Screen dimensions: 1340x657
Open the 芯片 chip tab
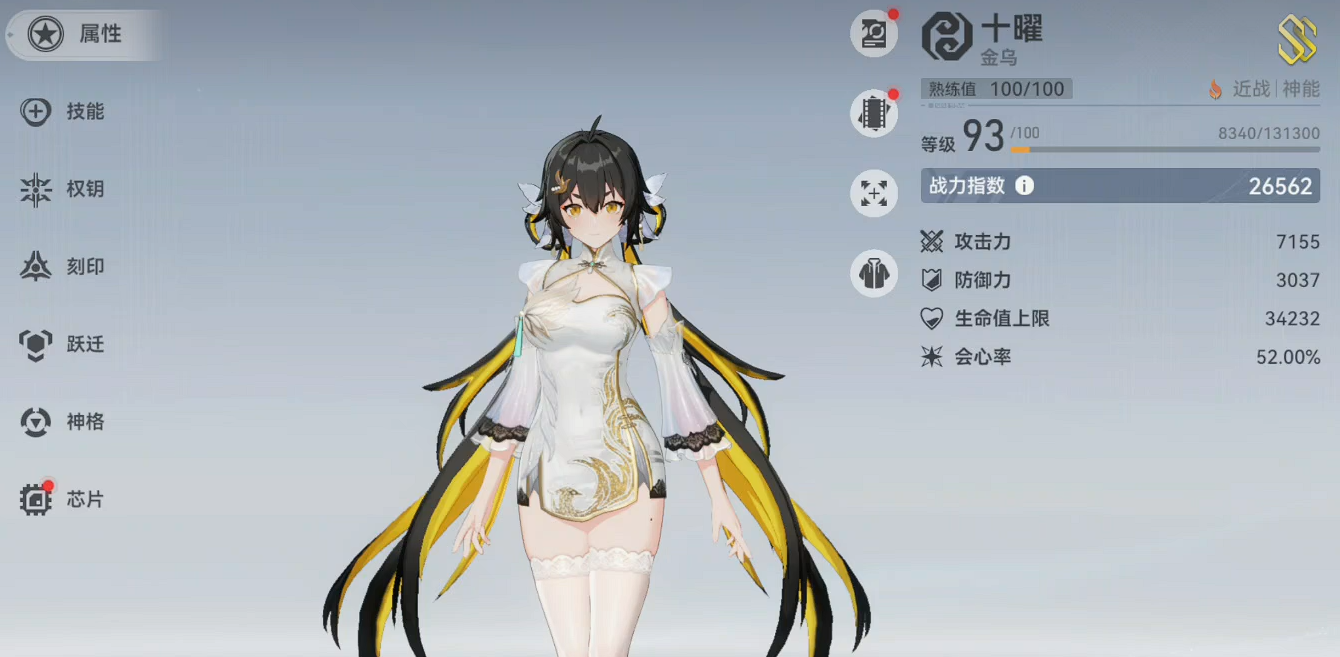point(66,499)
